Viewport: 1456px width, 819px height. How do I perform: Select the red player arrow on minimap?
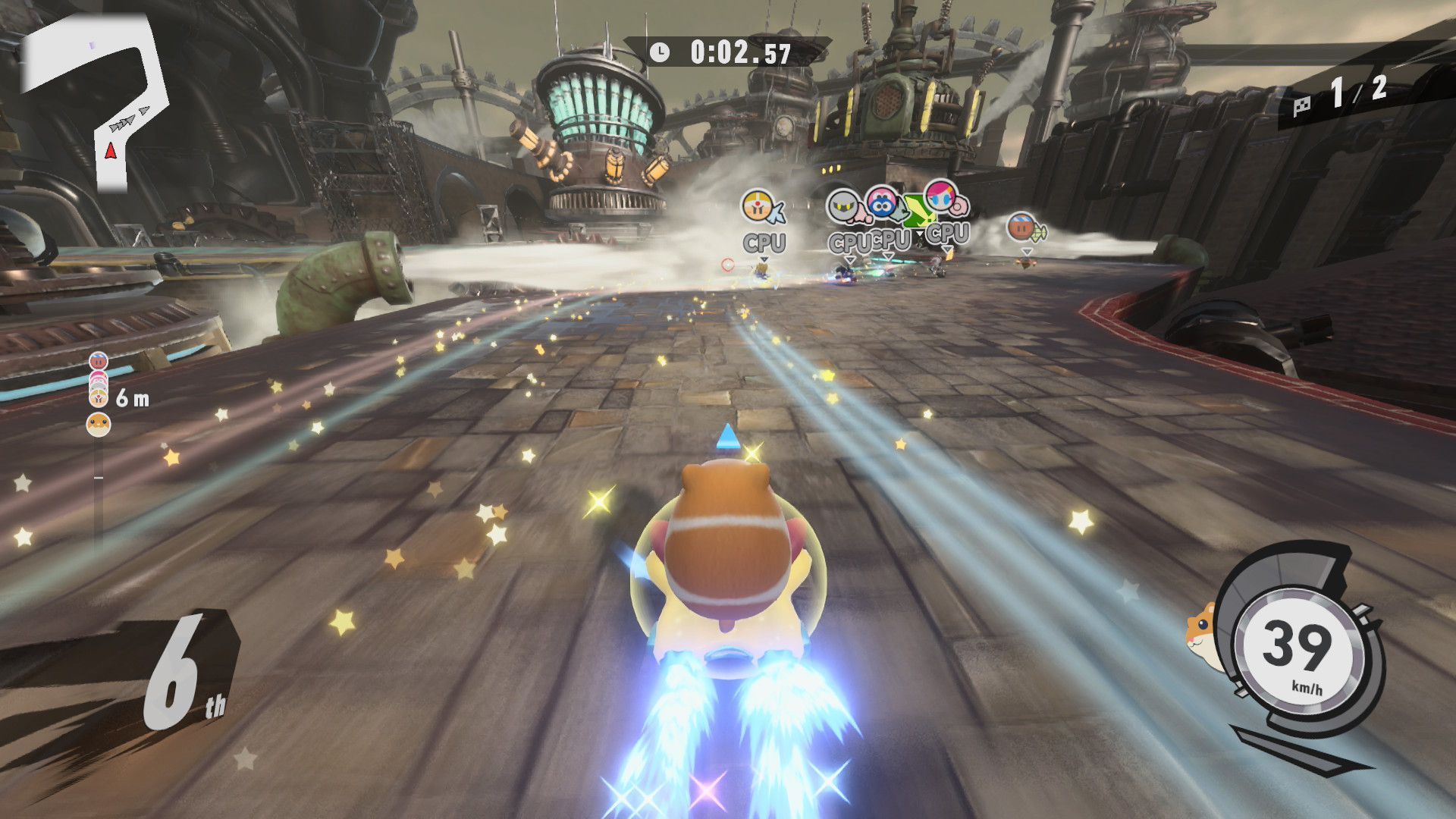click(x=111, y=152)
